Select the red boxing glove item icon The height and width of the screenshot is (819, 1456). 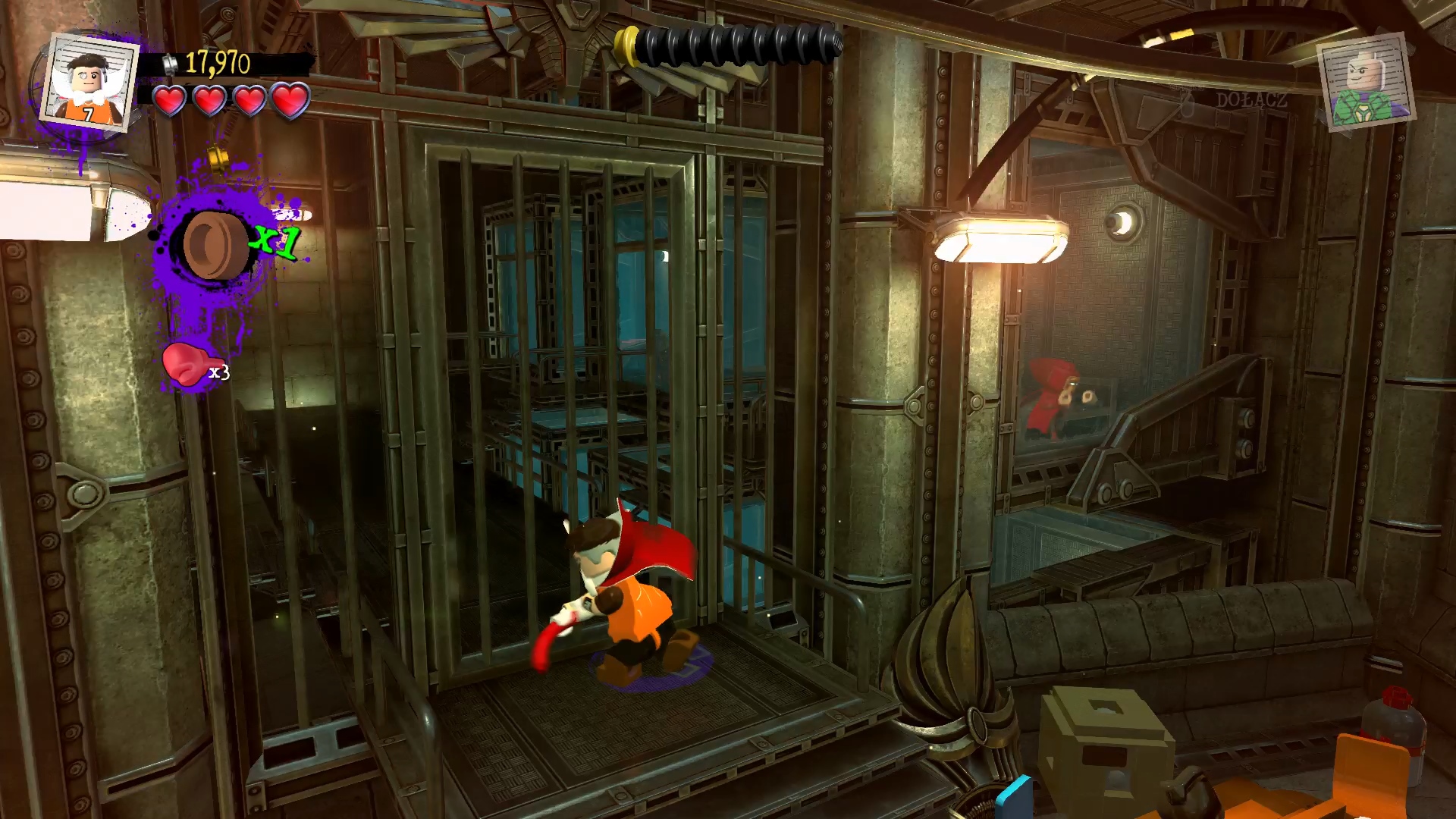tap(184, 365)
